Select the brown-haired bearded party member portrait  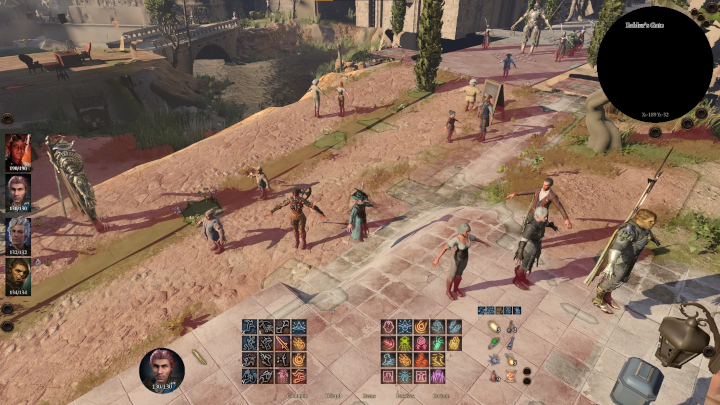17,277
